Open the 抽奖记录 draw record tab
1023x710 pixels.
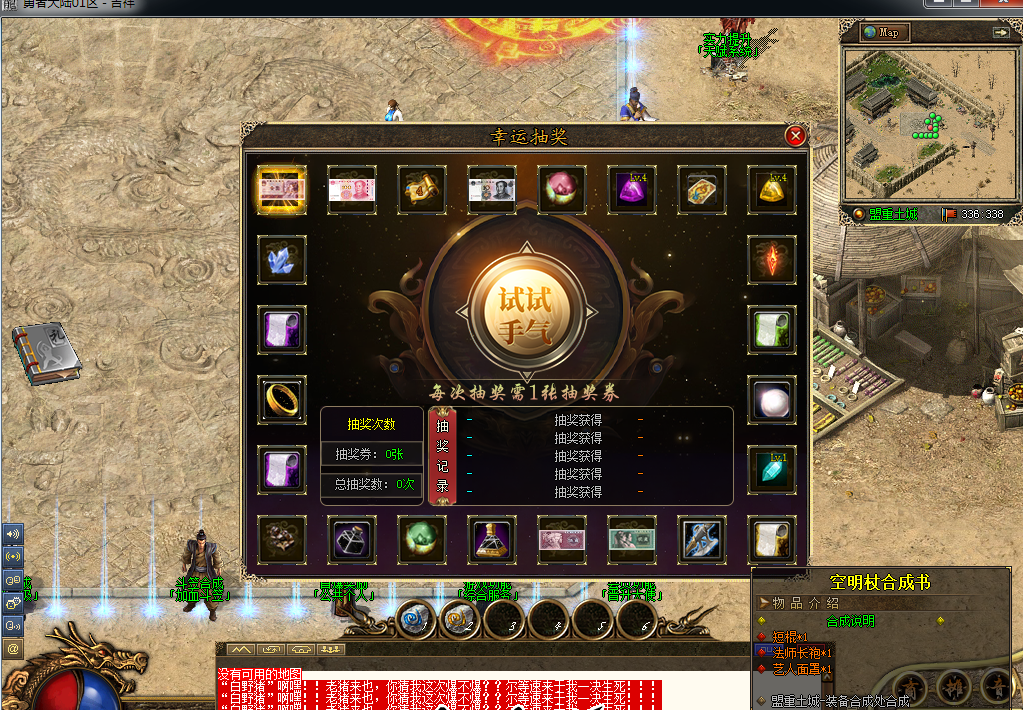tap(443, 456)
